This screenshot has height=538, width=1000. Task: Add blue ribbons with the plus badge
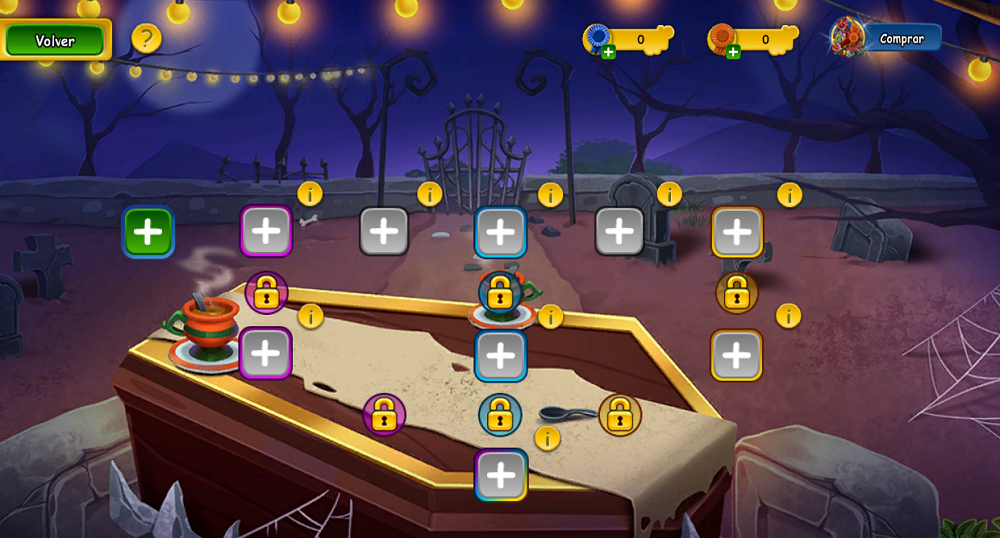pyautogui.click(x=608, y=52)
